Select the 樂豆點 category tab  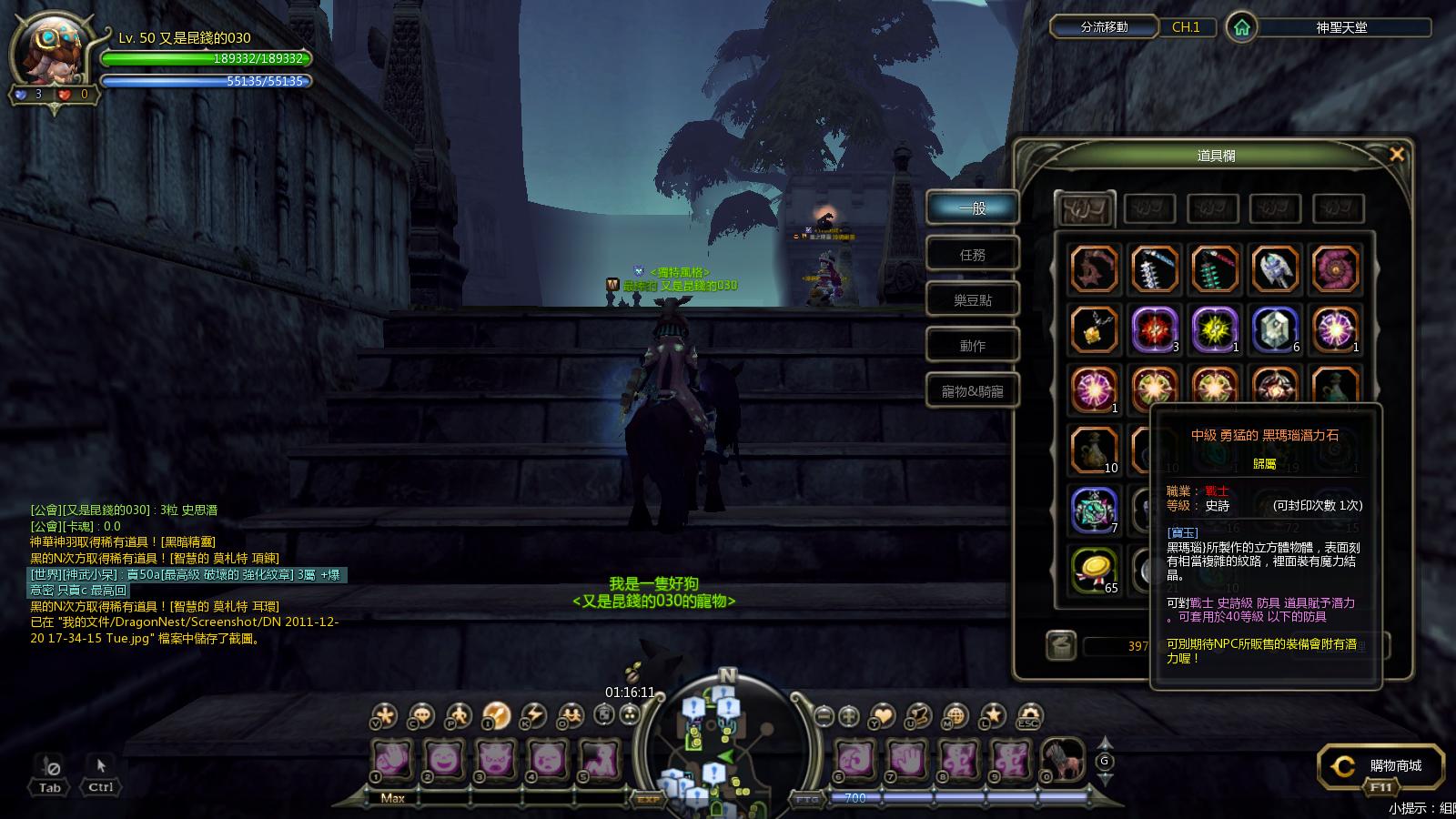972,300
